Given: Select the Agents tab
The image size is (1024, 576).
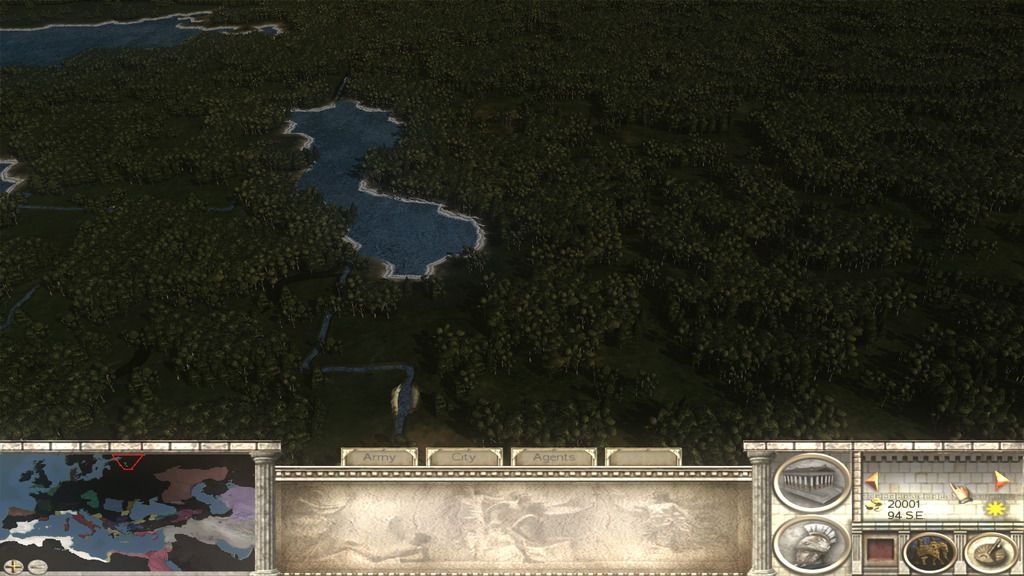Looking at the screenshot, I should [553, 457].
